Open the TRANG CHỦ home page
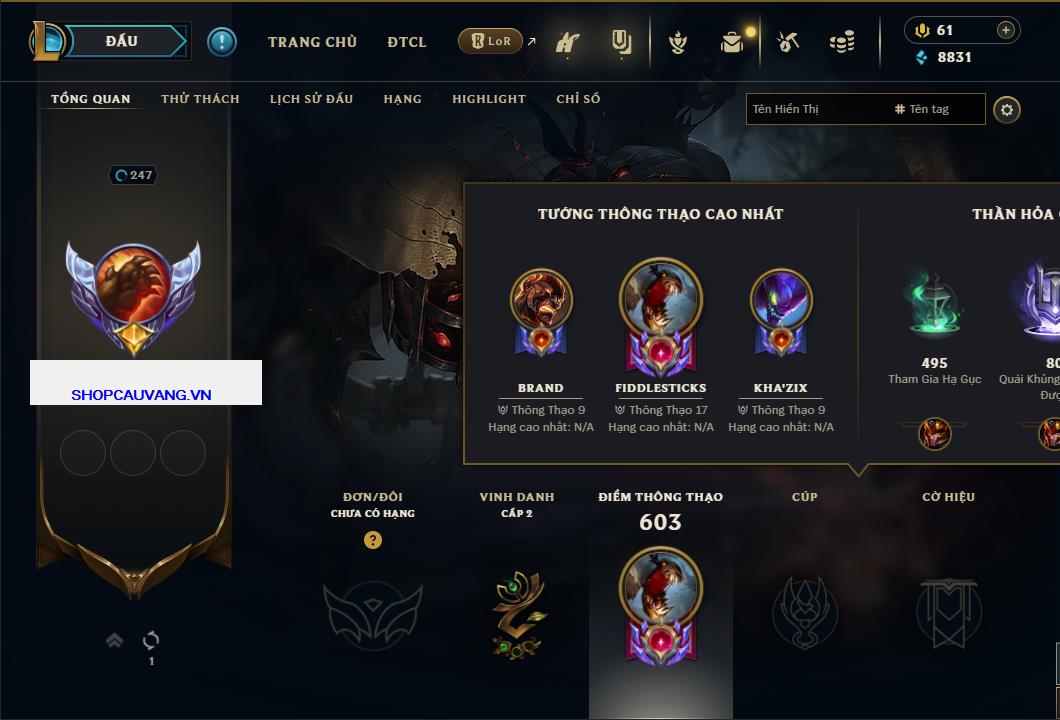 pyautogui.click(x=312, y=42)
